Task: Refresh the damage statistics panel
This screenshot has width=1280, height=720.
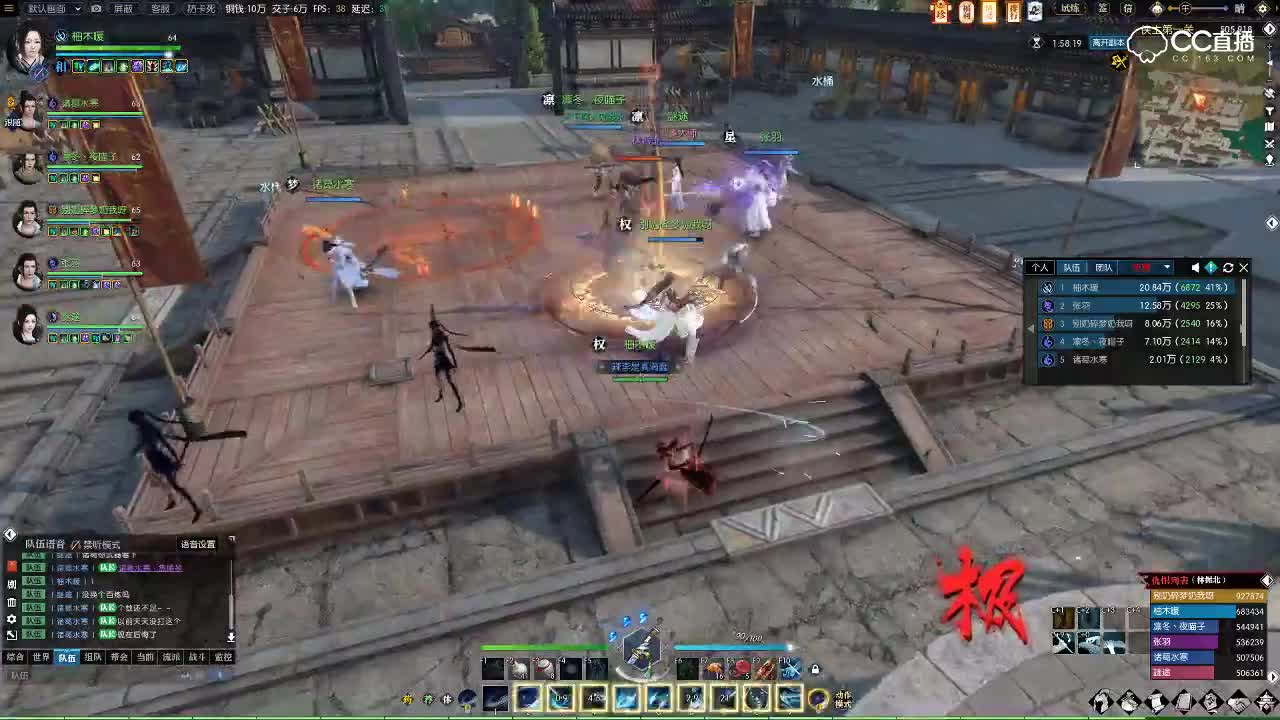Action: pyautogui.click(x=1227, y=268)
